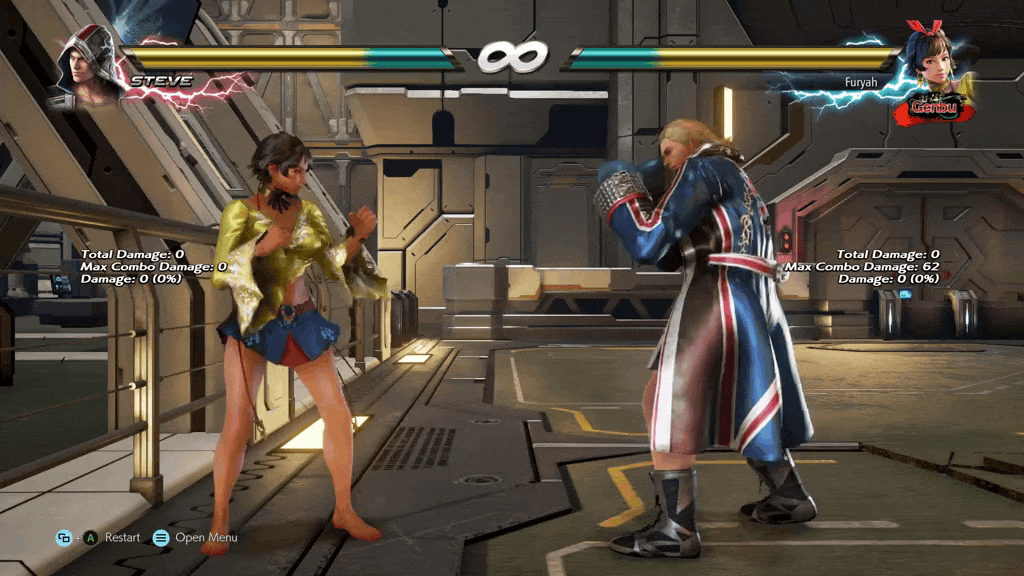The width and height of the screenshot is (1024, 576).
Task: Click the Genbu rank emblem
Action: click(934, 106)
